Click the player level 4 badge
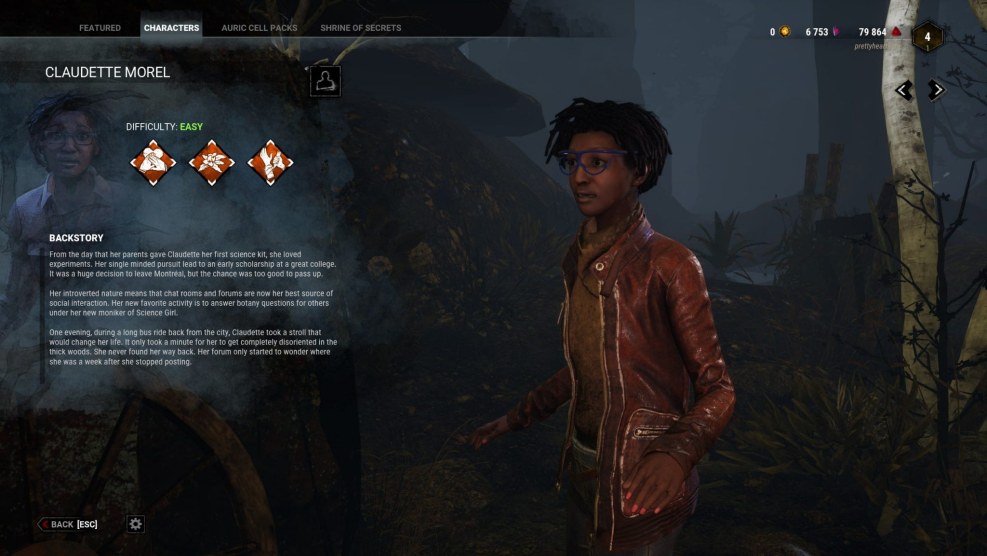Screen dimensions: 987x556 [x=927, y=37]
